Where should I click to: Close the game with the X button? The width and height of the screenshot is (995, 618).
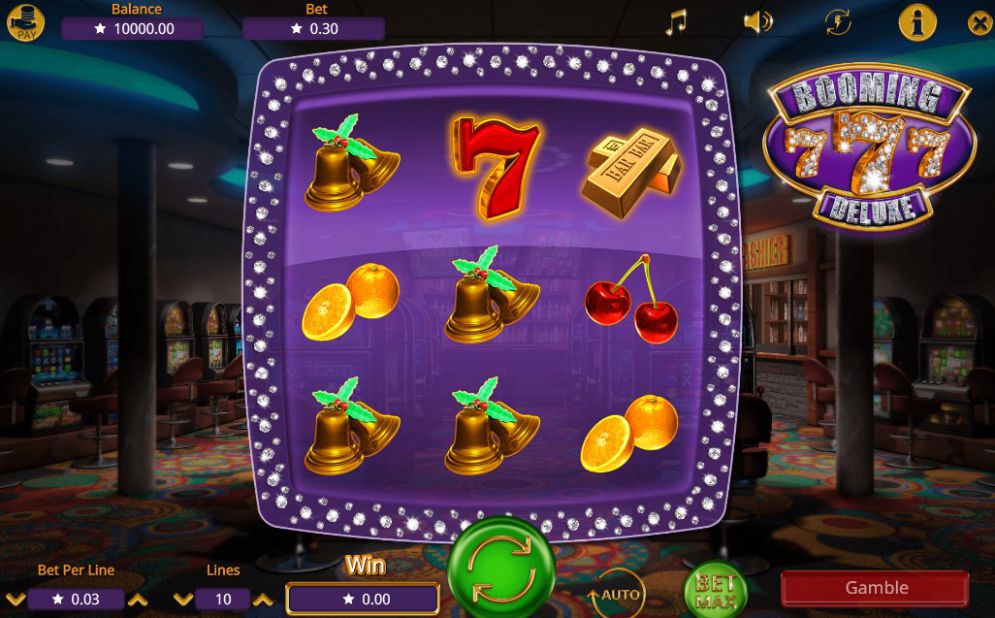pos(980,22)
